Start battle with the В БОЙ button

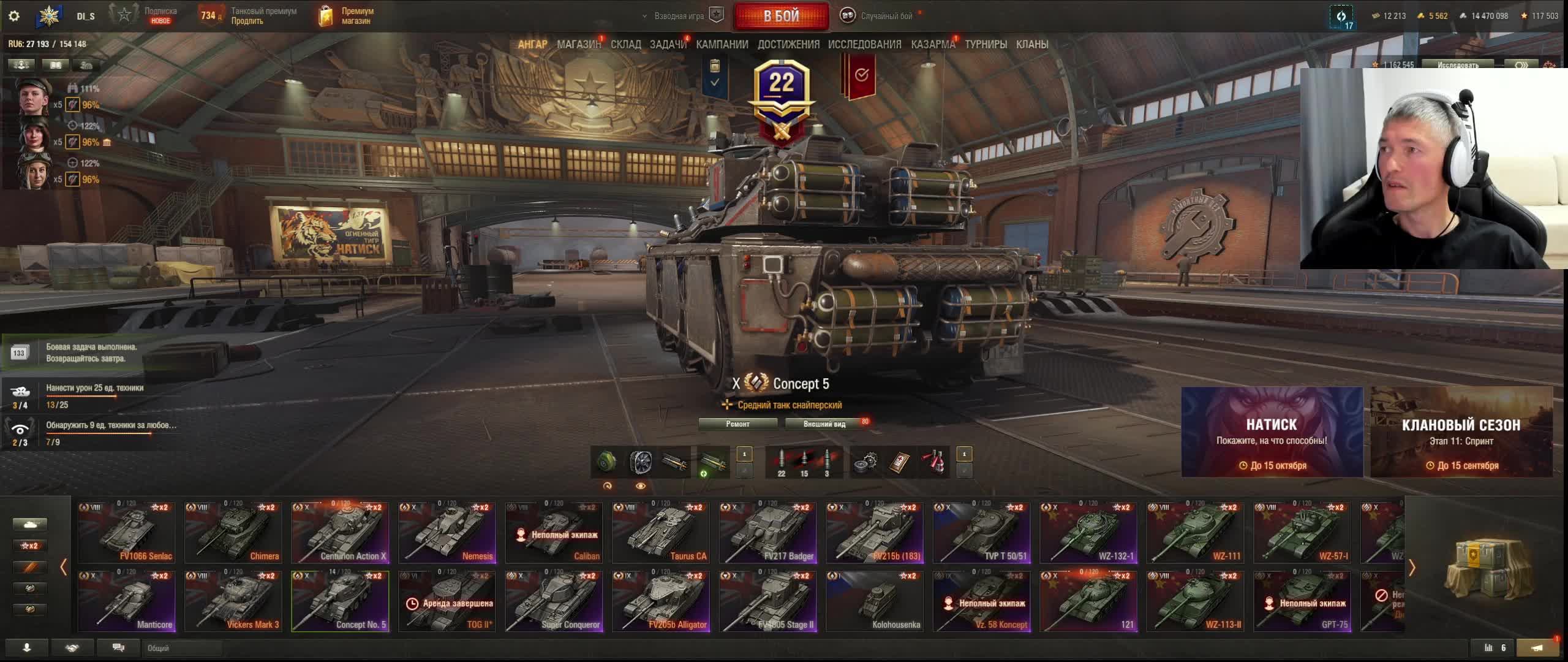click(781, 16)
